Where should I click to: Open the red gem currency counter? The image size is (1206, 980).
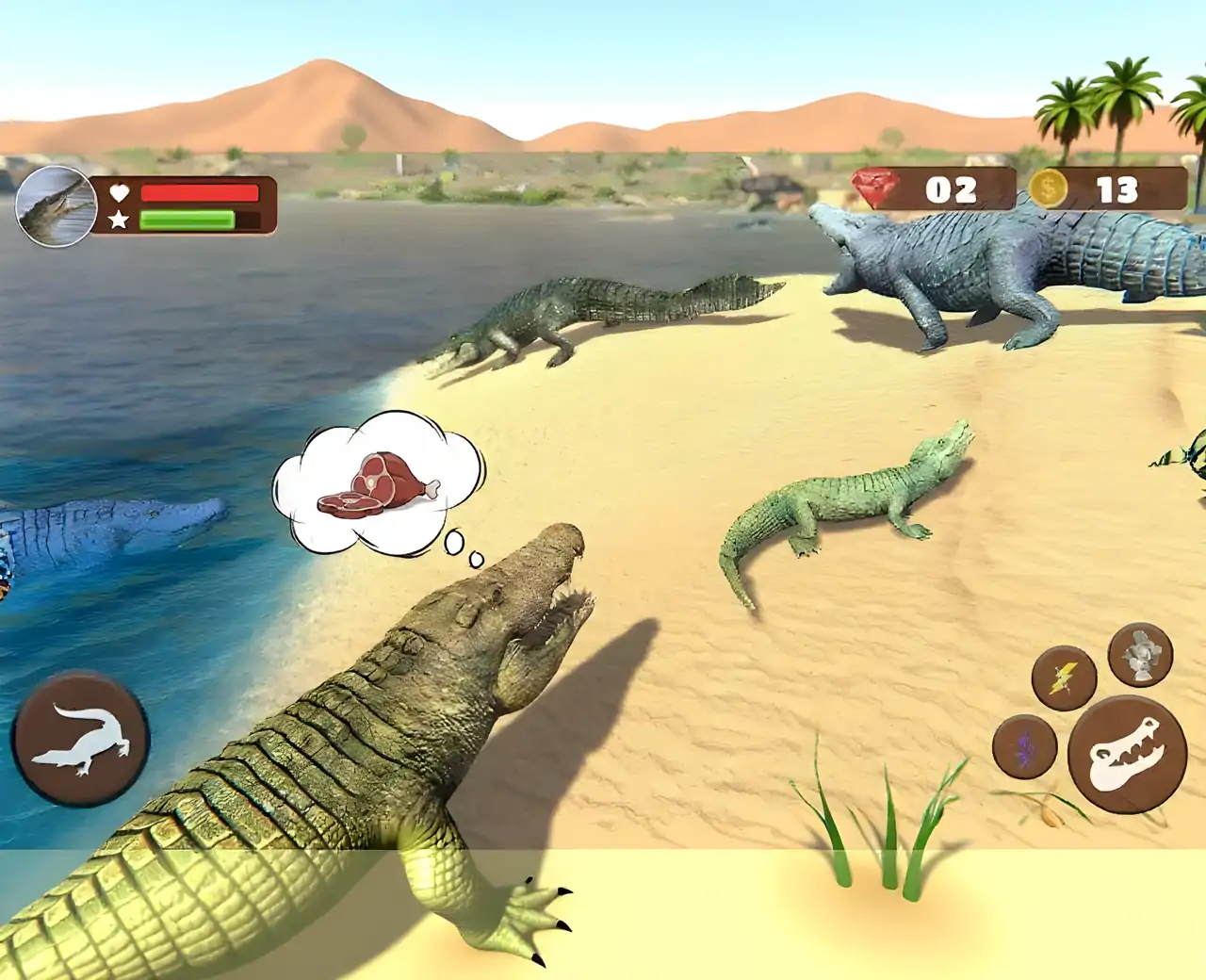[932, 189]
